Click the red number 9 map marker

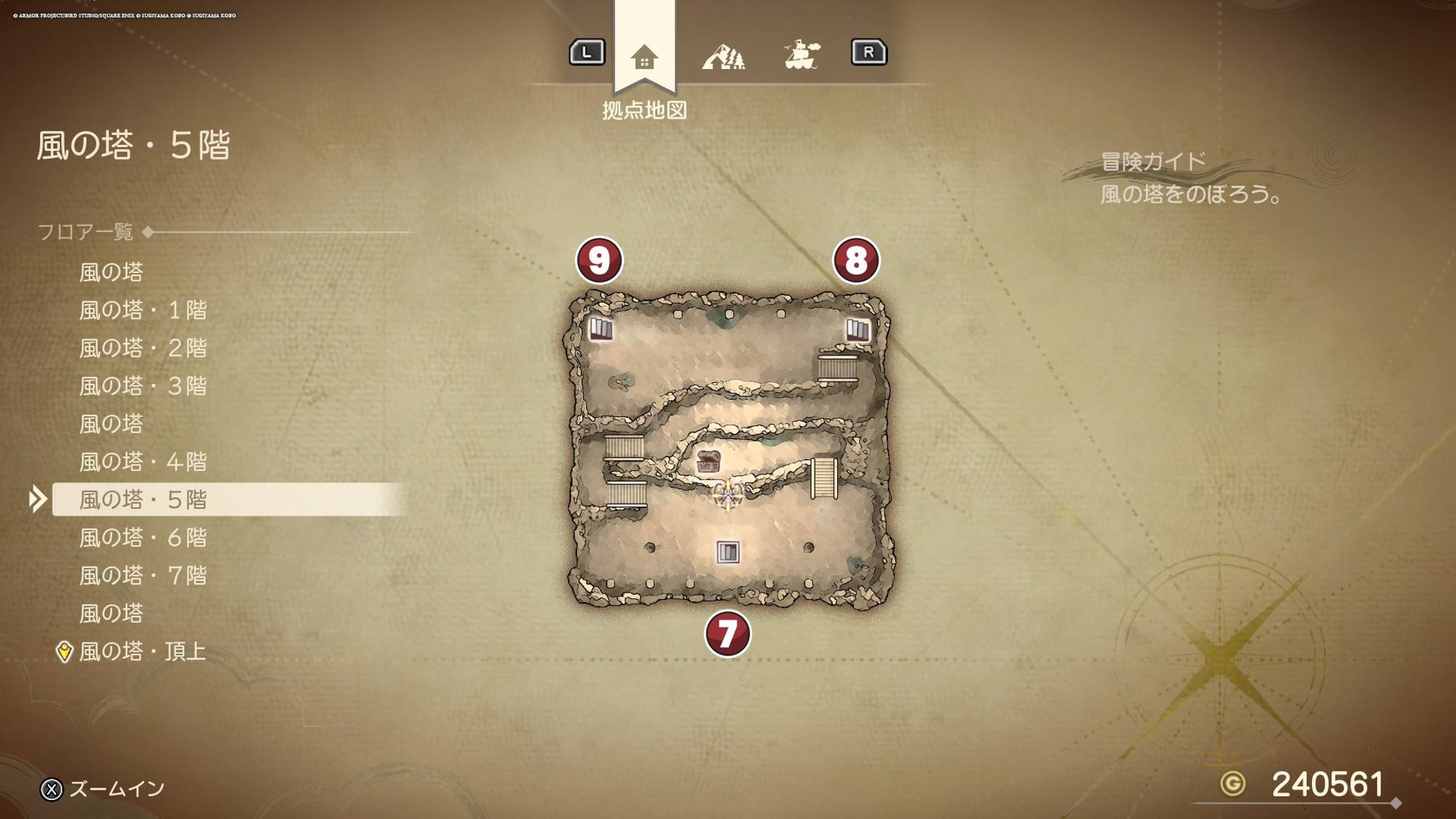599,260
